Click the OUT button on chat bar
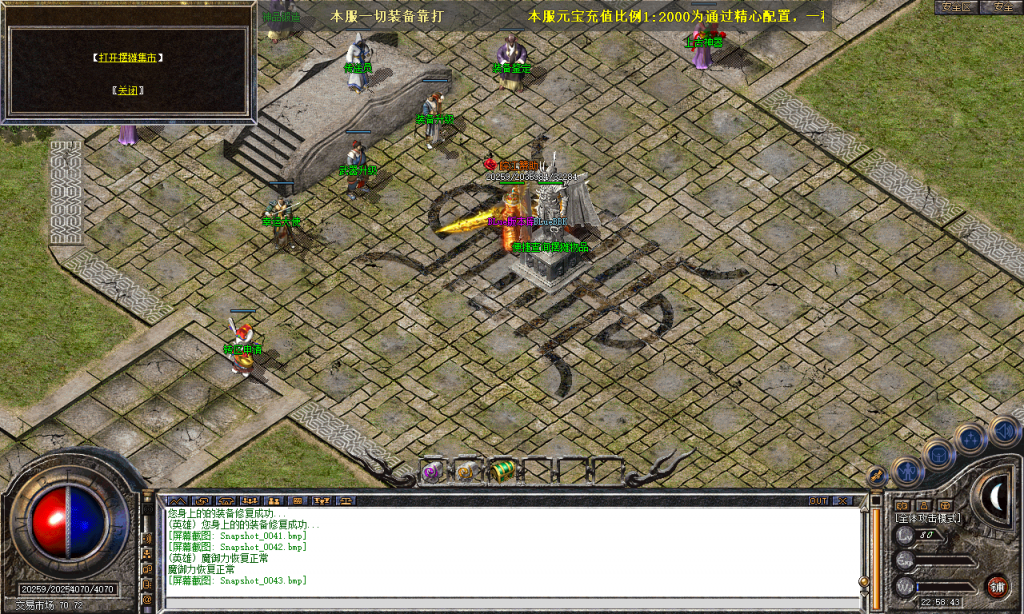1024x614 pixels. (x=819, y=500)
